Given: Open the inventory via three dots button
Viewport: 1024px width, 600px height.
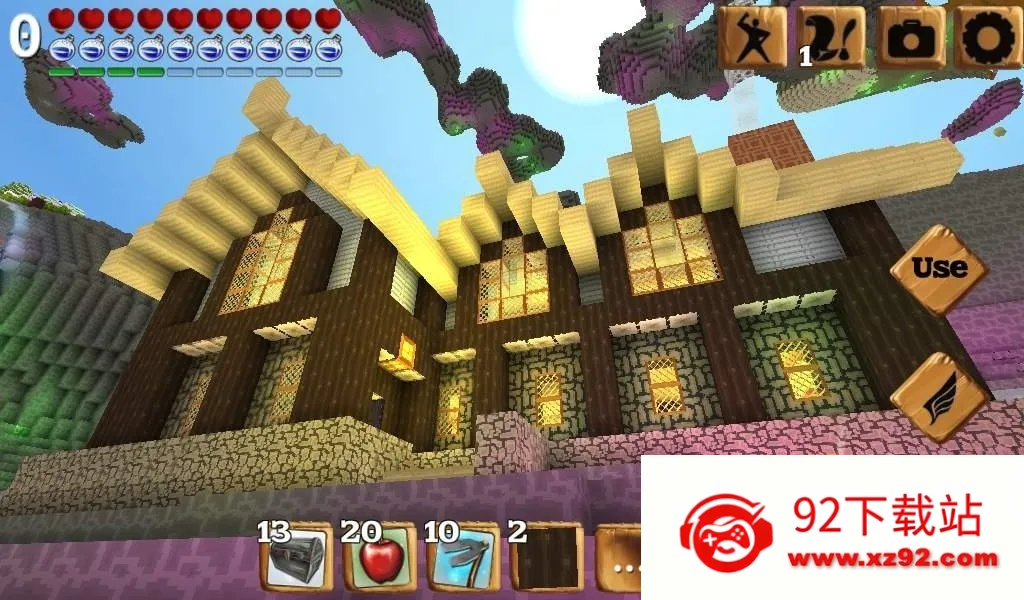Looking at the screenshot, I should click(621, 562).
